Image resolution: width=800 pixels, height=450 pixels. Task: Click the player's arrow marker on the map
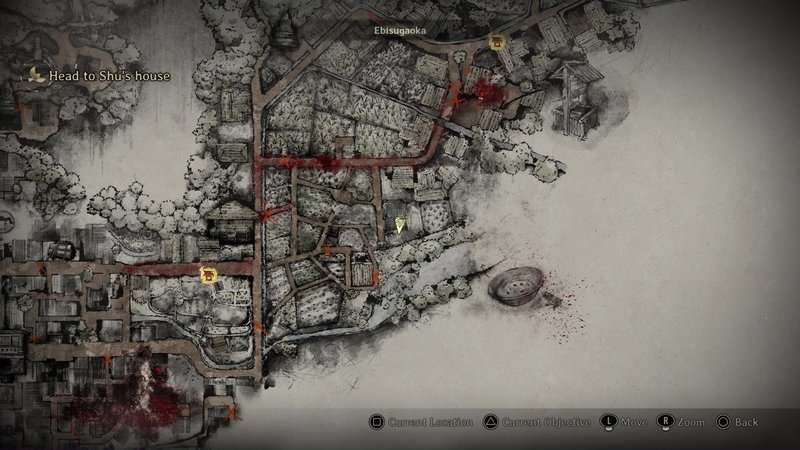(400, 225)
